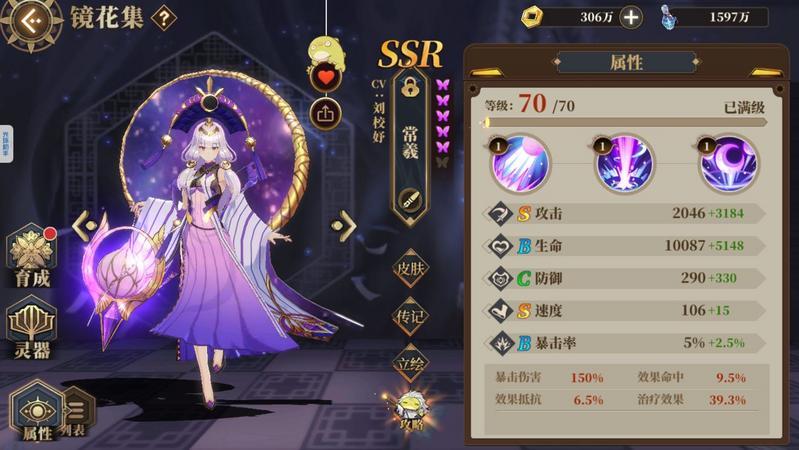Select the 属性 attributes tab

coord(36,411)
